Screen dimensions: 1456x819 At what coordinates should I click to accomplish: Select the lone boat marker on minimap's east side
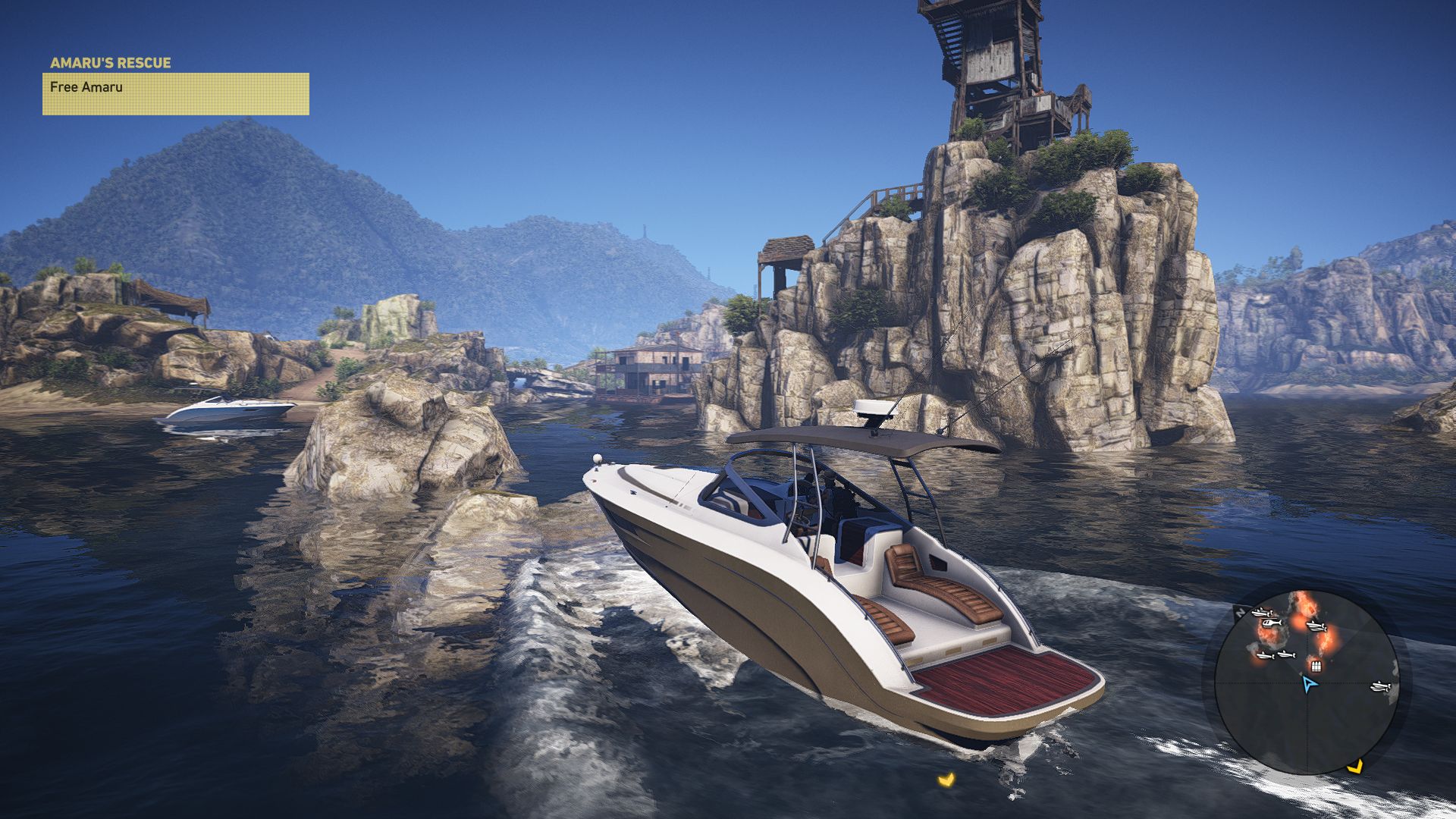pyautogui.click(x=1381, y=687)
